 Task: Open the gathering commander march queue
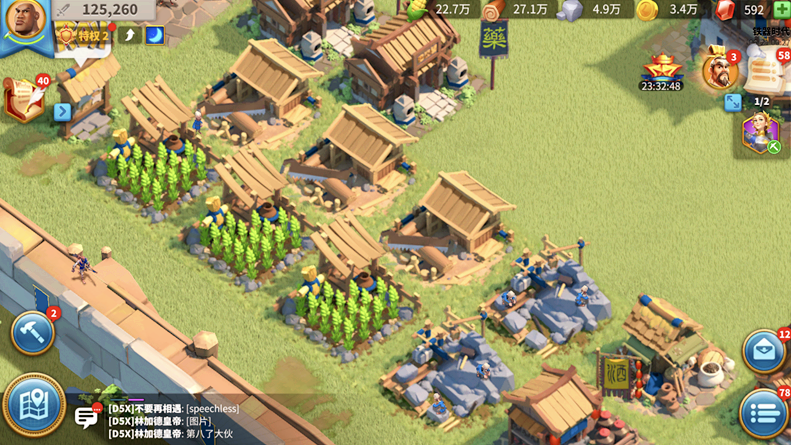[759, 133]
